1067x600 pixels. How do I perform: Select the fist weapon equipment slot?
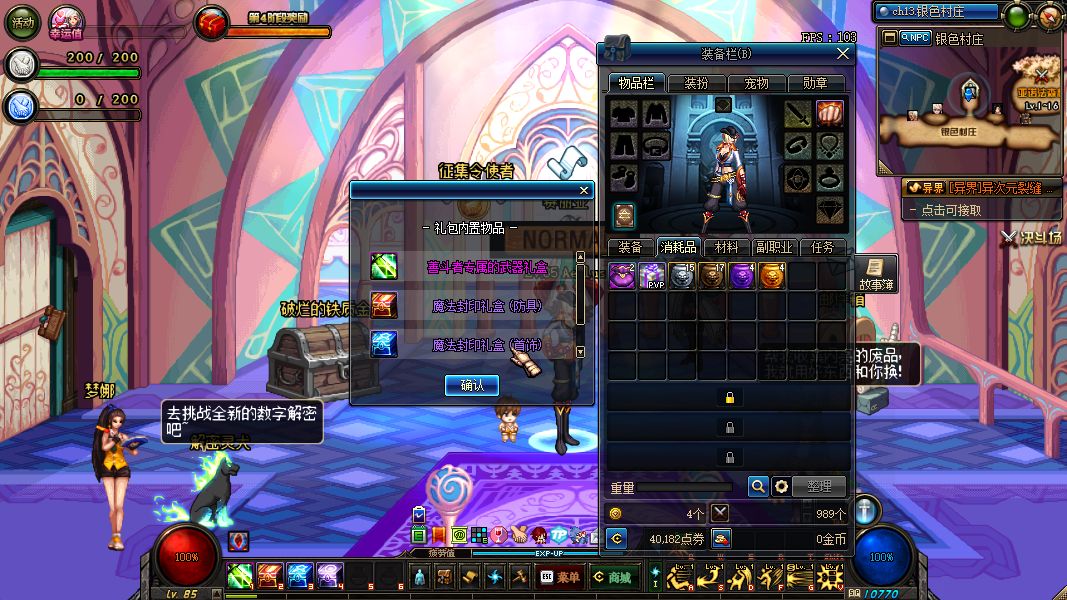[830, 113]
